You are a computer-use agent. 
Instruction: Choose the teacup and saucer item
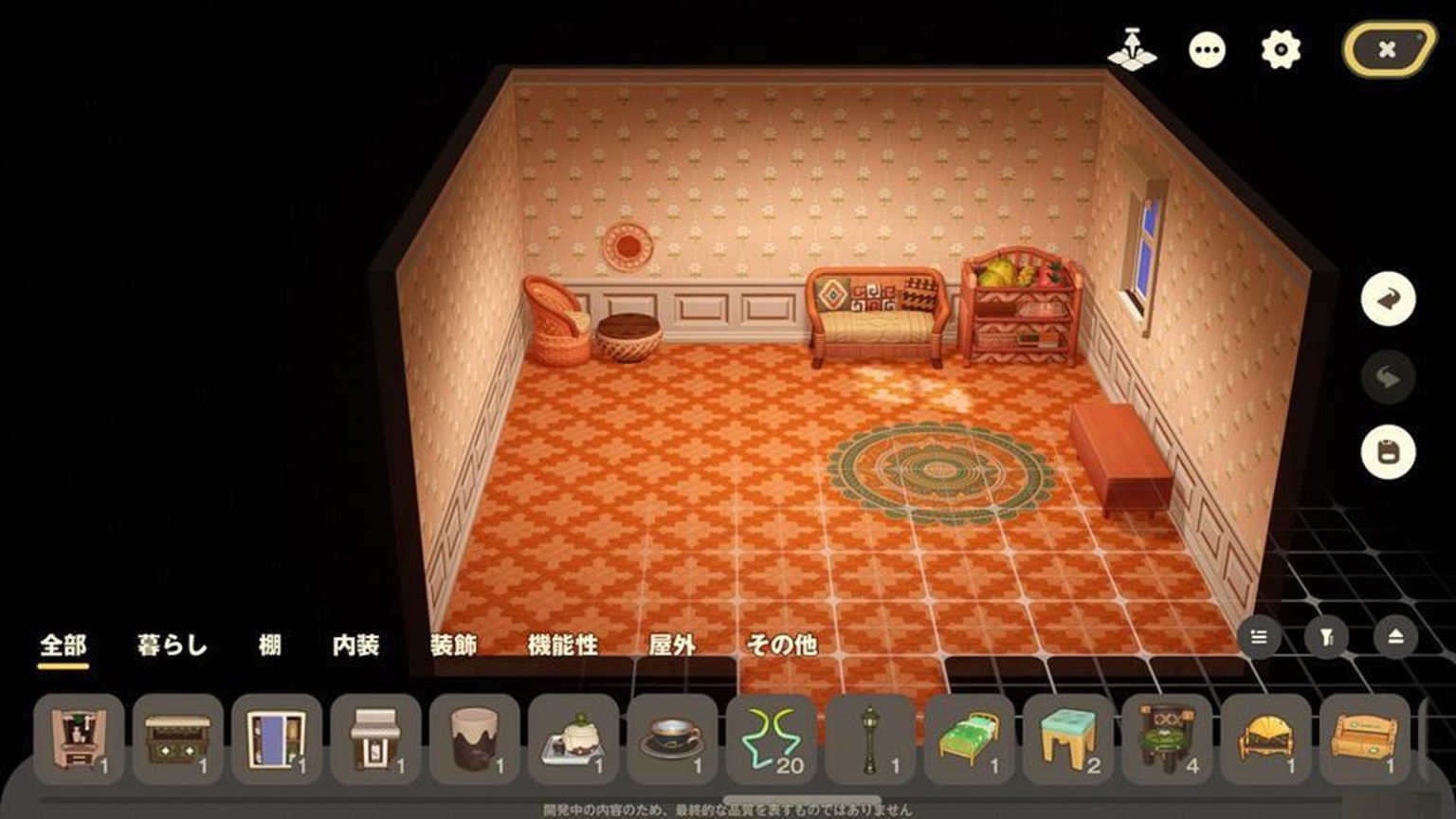[x=672, y=739]
